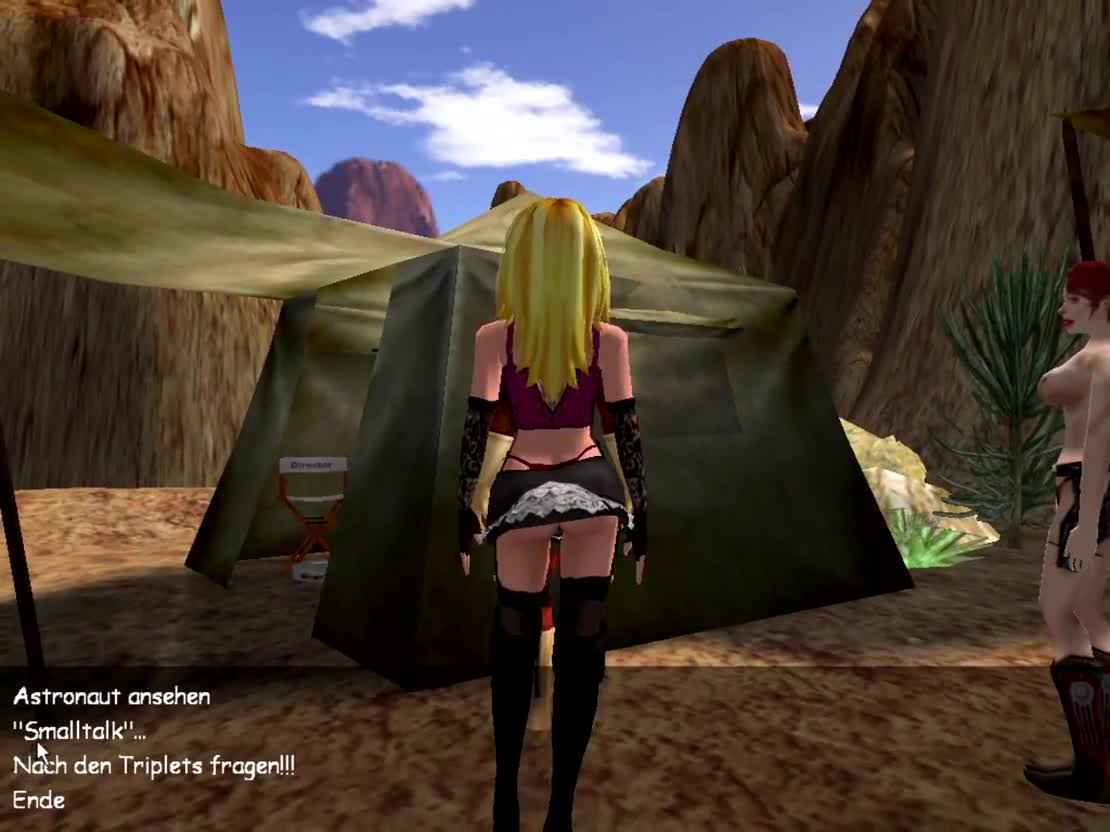Select the "Smalltalk" dialogue option
1110x832 pixels.
click(x=79, y=731)
